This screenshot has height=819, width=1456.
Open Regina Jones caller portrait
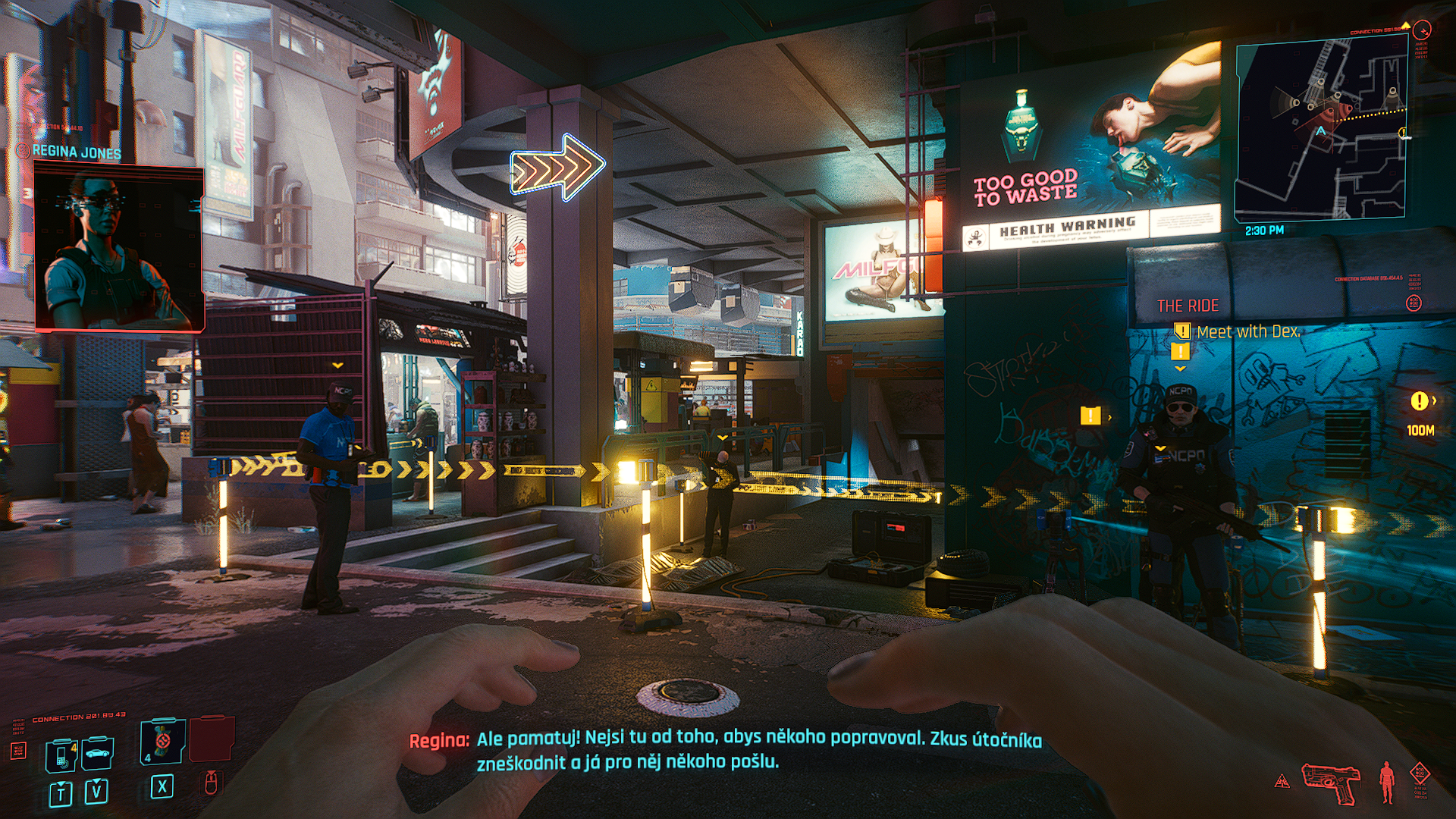(x=119, y=250)
